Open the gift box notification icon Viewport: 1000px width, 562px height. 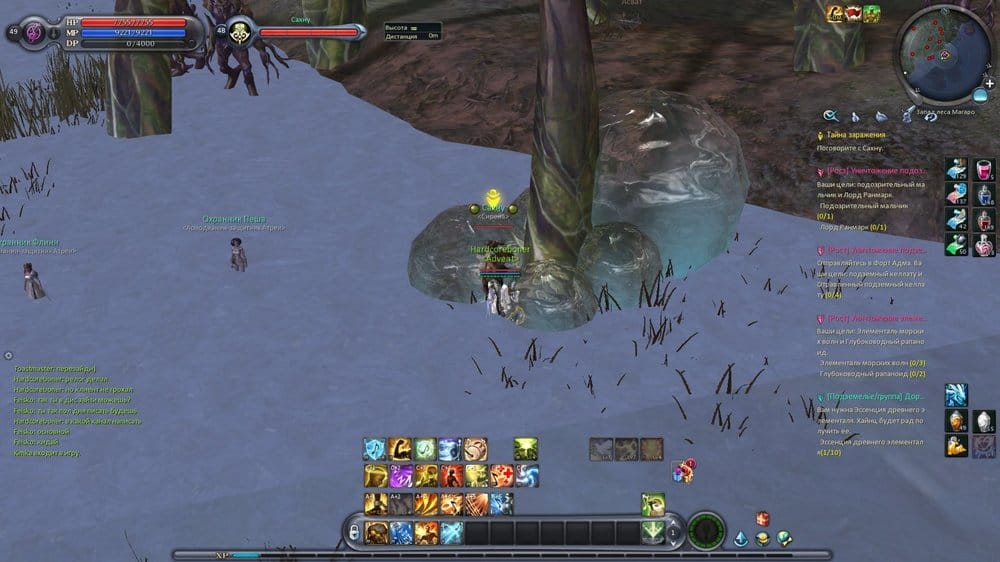683,470
